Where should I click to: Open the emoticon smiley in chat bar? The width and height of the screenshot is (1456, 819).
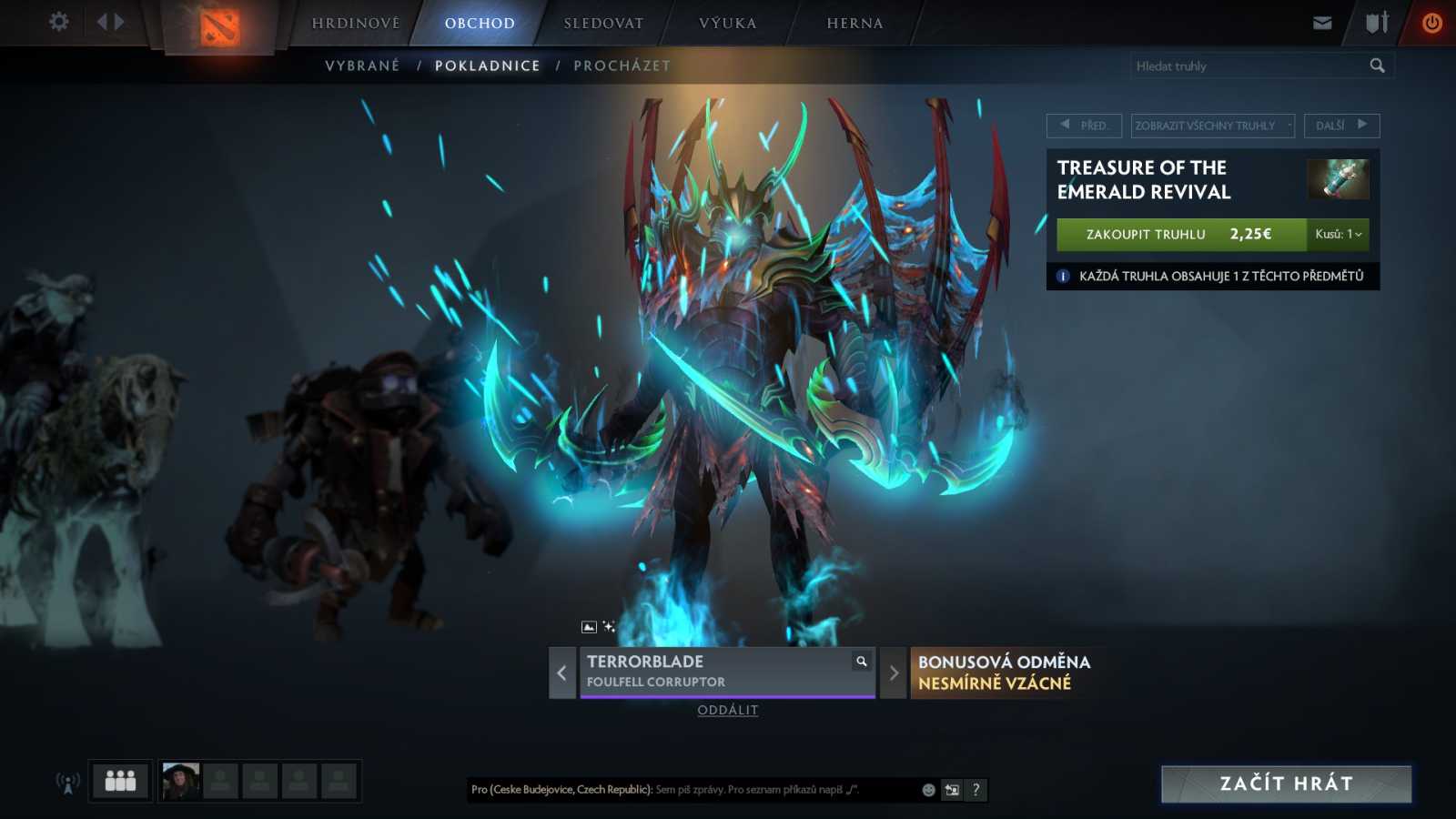click(926, 790)
